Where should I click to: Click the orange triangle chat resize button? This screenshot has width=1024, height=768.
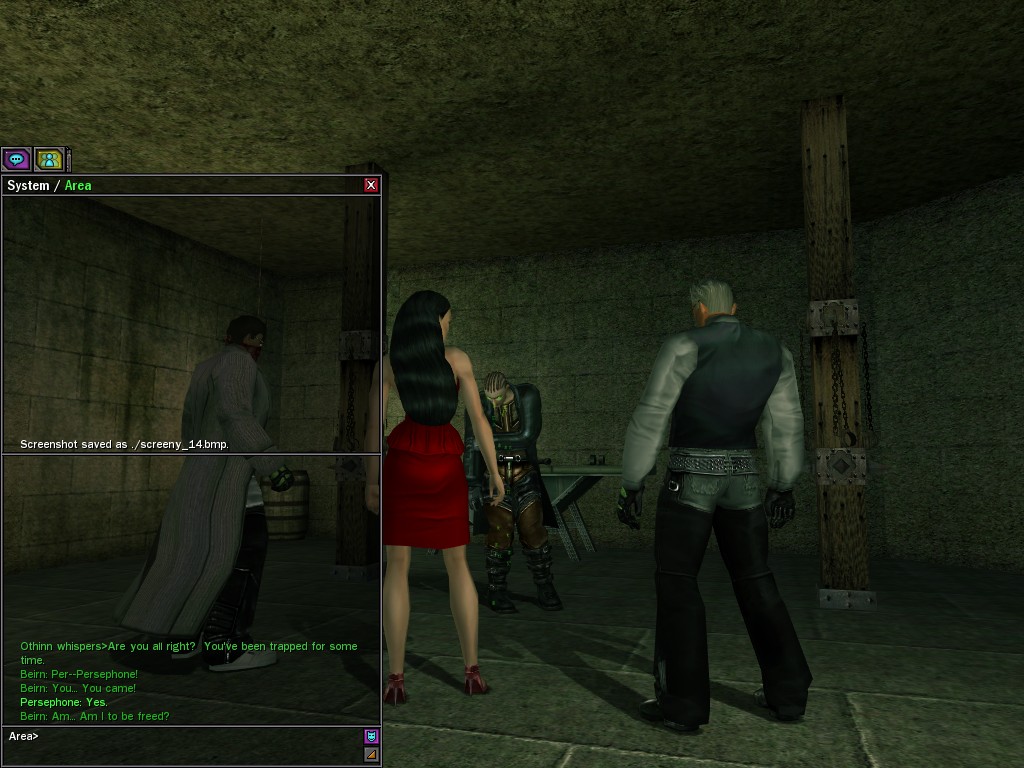[371, 754]
